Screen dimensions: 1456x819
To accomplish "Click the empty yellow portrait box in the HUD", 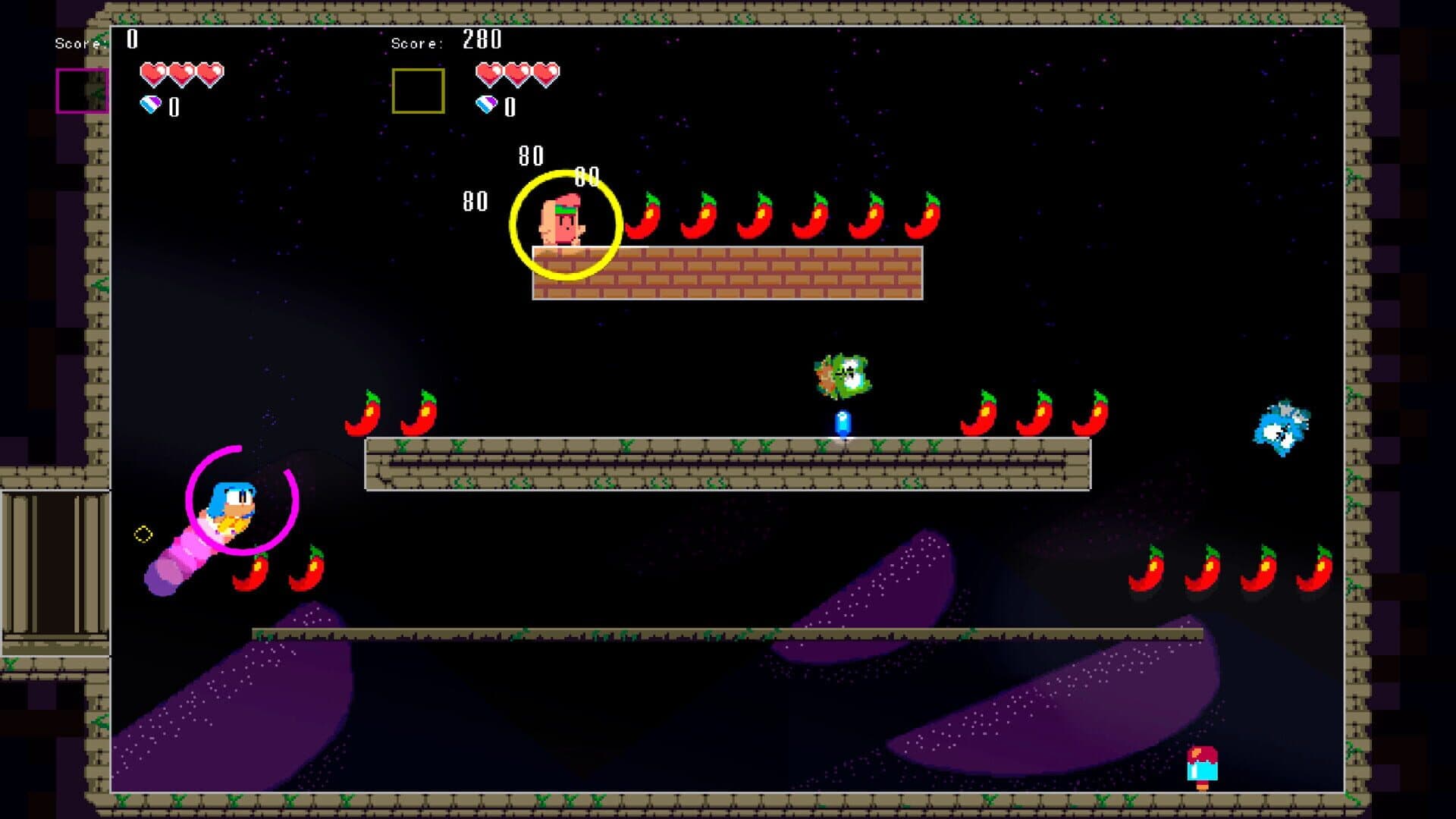I will [418, 90].
